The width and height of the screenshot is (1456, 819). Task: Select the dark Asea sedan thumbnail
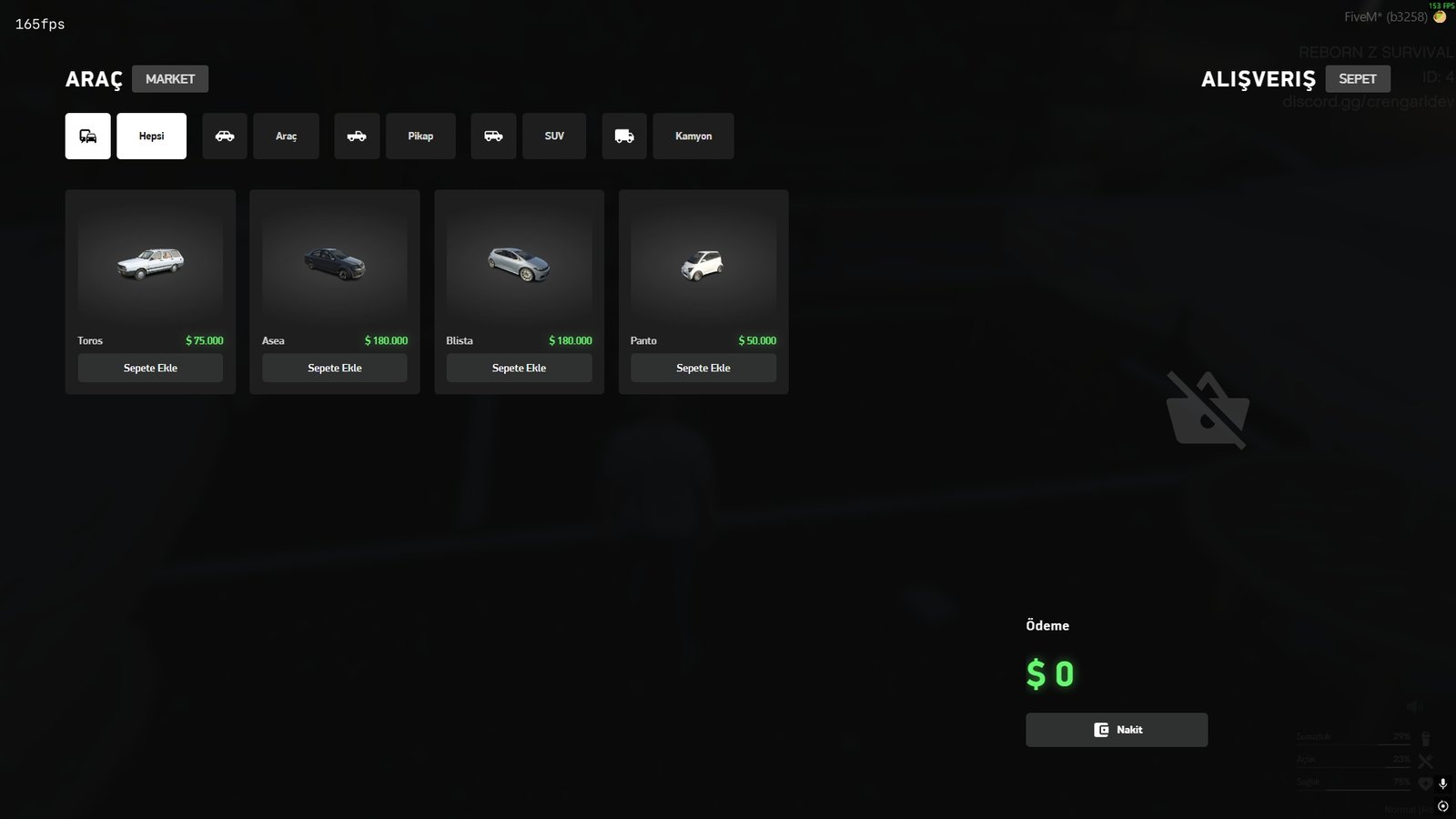(x=335, y=264)
